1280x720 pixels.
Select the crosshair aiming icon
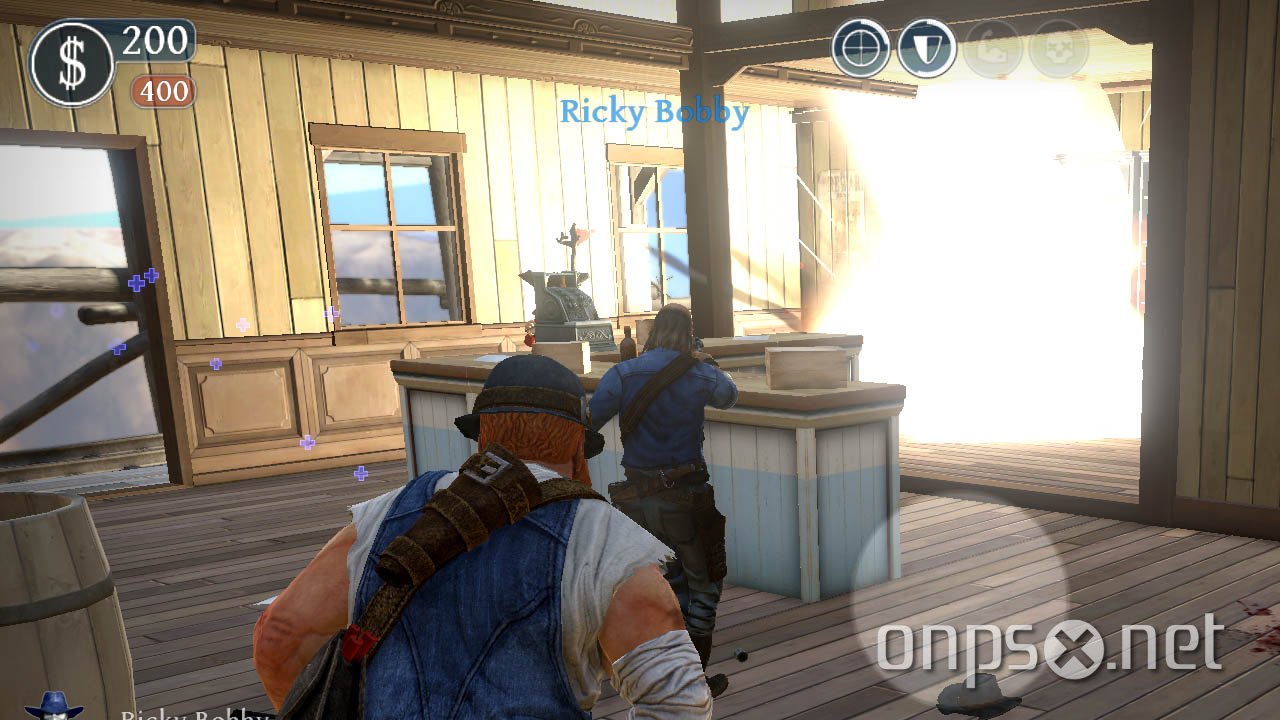pos(861,46)
